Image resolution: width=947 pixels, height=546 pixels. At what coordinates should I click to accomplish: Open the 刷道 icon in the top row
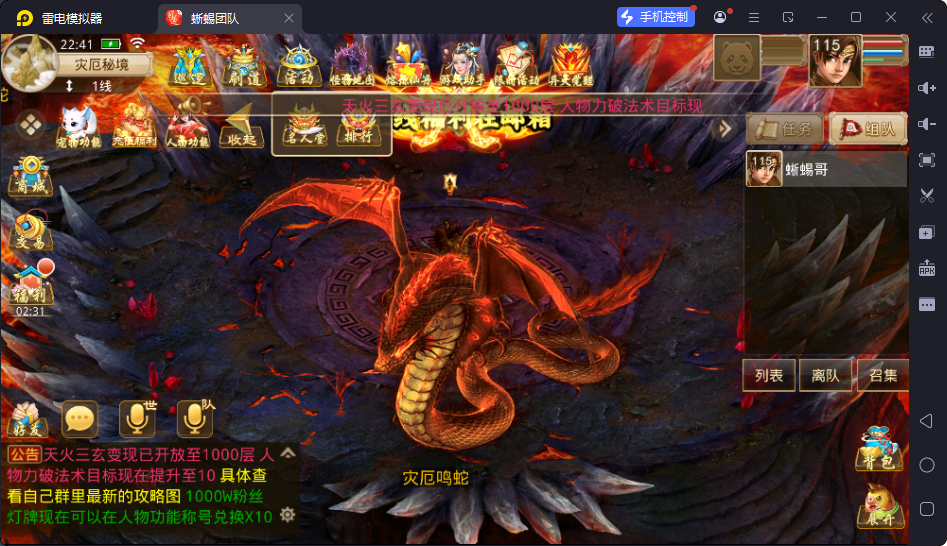243,64
